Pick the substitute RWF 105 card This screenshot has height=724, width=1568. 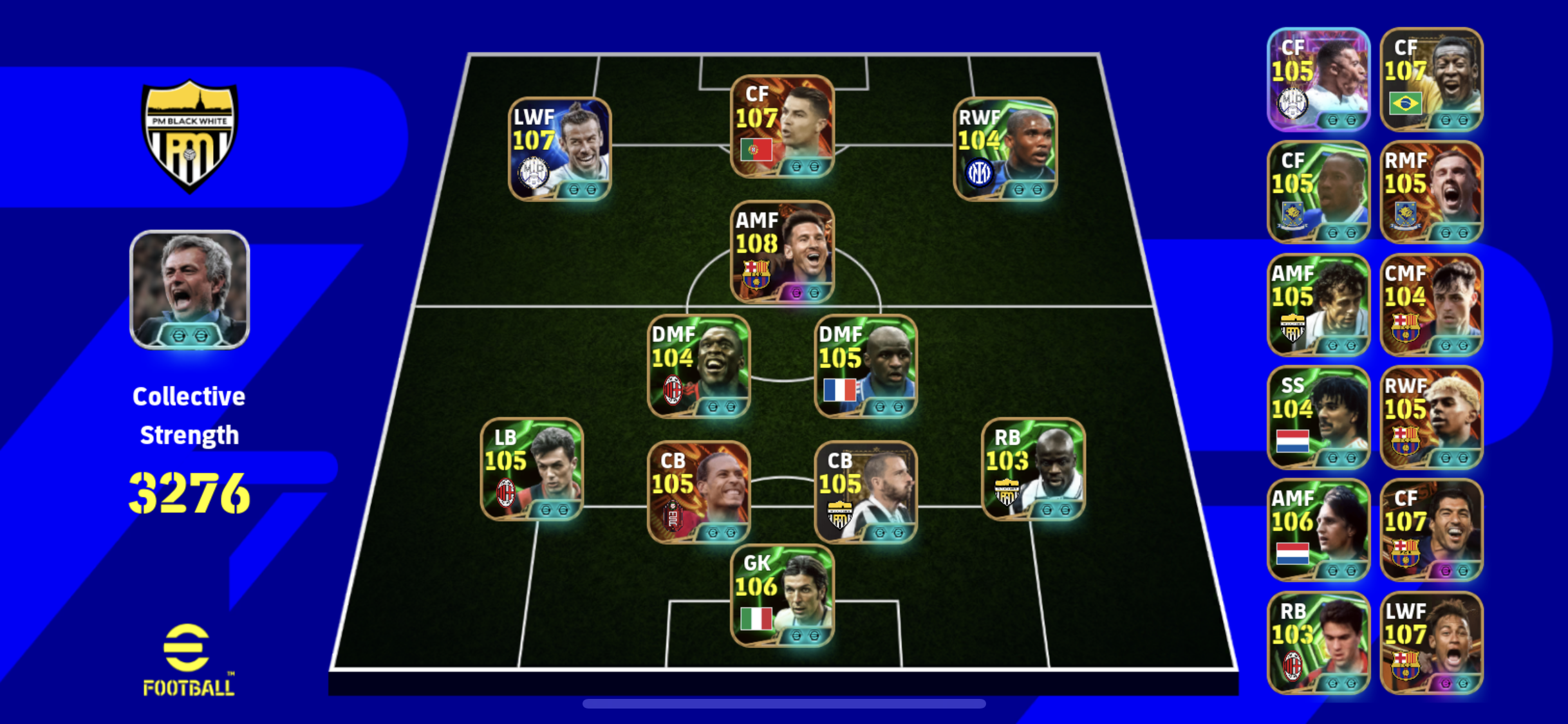[x=1432, y=417]
